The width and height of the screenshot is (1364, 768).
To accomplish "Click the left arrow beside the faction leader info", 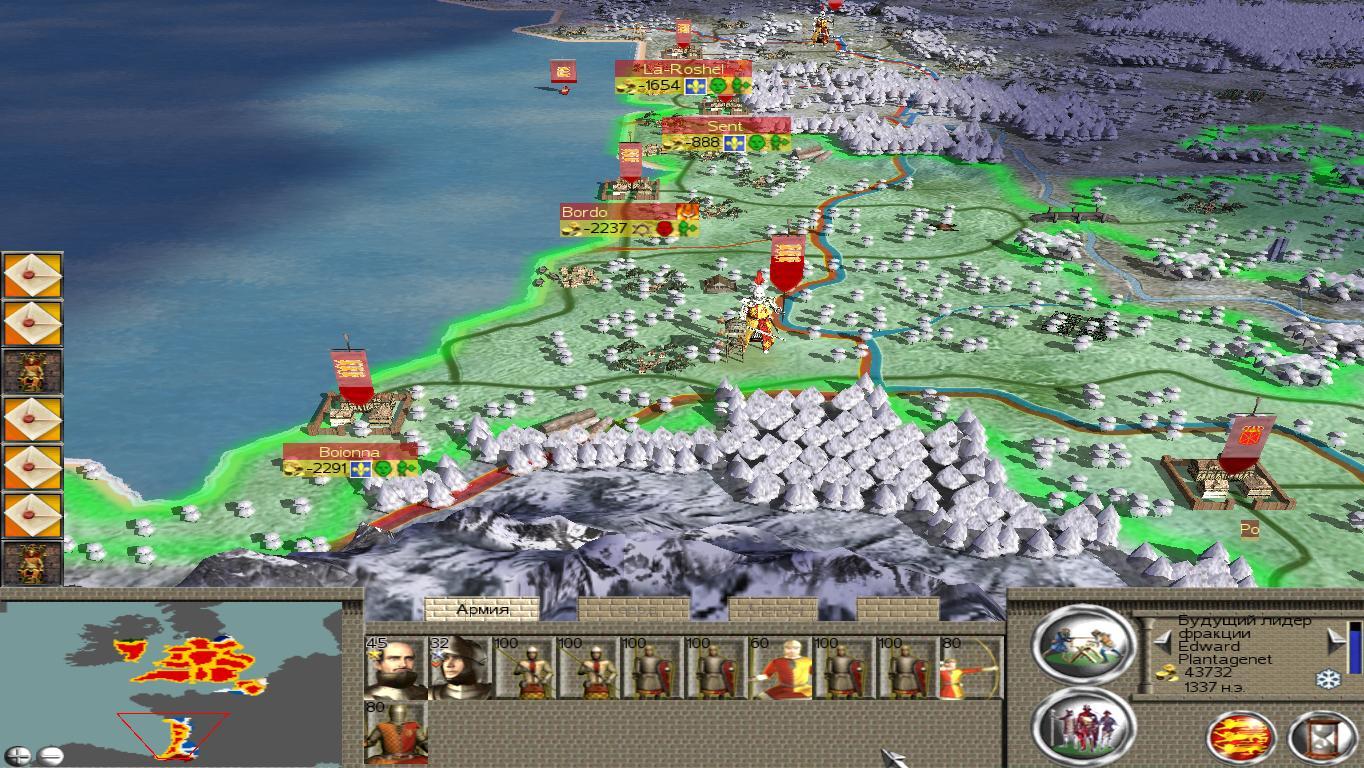I will pos(1163,641).
